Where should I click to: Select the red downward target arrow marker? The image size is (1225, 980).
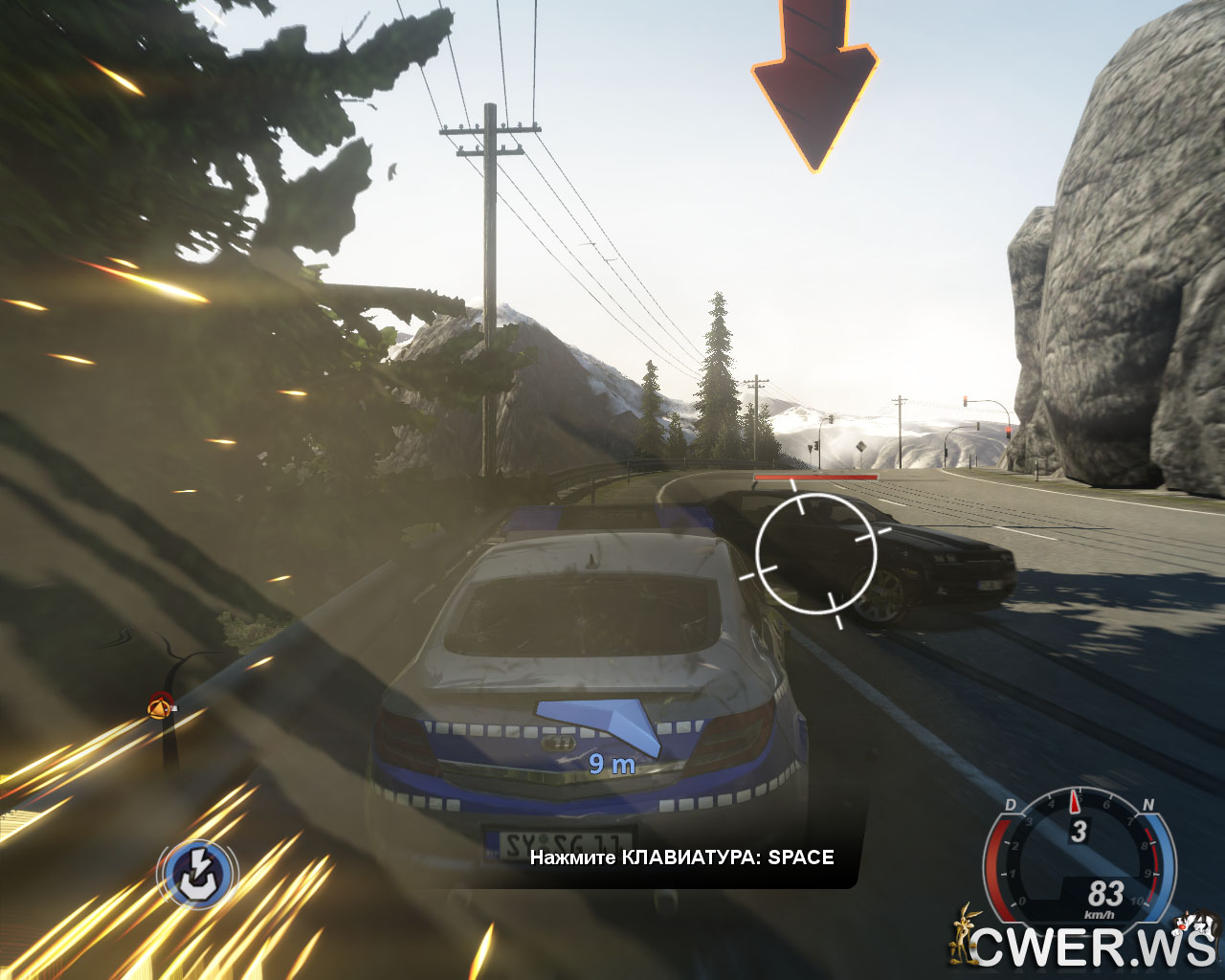813,84
